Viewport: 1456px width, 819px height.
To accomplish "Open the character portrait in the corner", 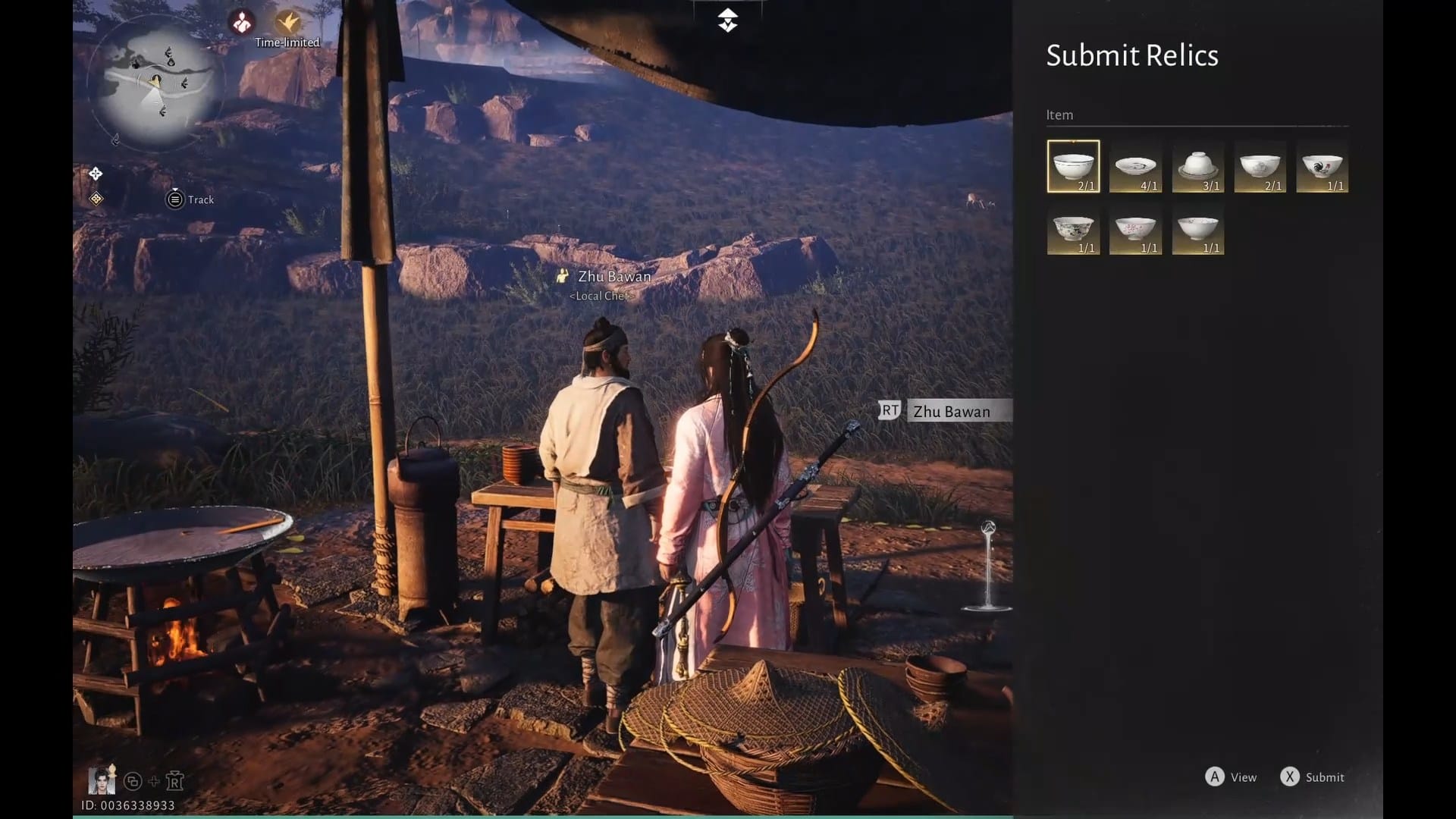I will click(x=102, y=780).
